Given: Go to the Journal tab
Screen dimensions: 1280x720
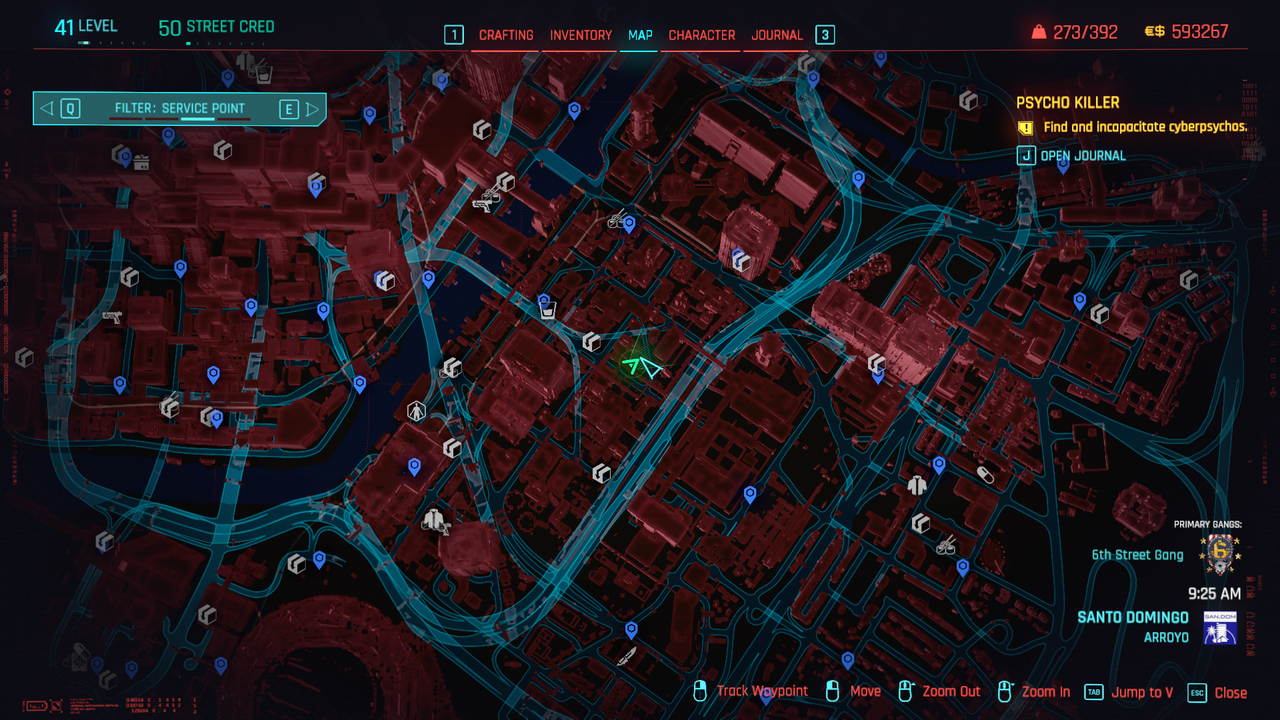Looking at the screenshot, I should tap(777, 35).
